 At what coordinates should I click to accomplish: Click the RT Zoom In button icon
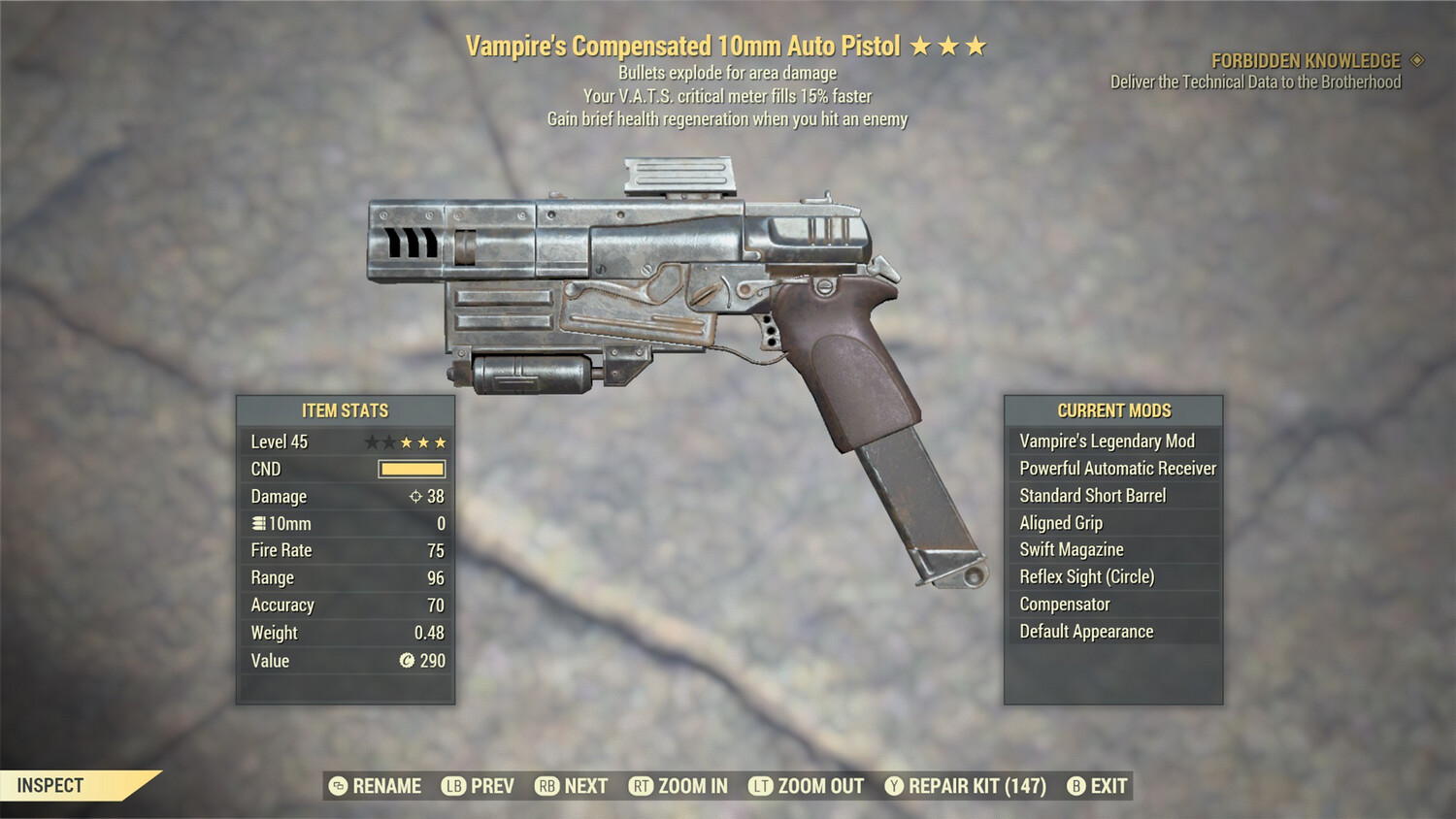click(x=642, y=786)
